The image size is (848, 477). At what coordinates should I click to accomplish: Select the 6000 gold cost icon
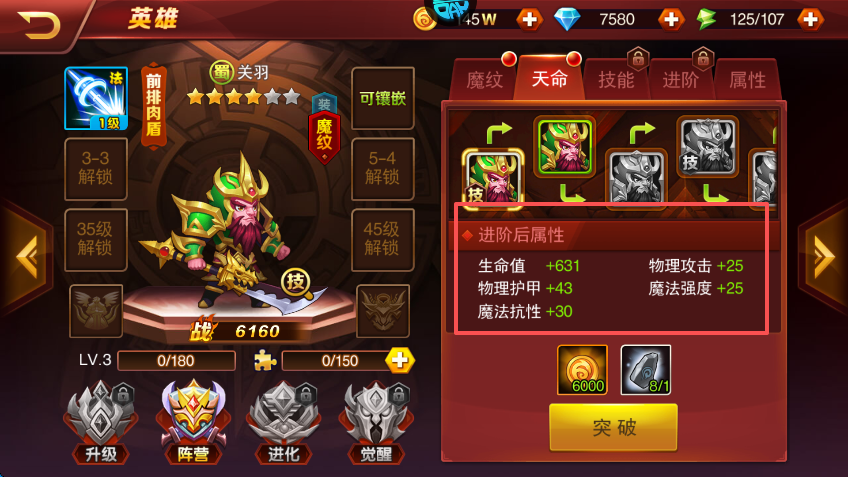pos(581,369)
